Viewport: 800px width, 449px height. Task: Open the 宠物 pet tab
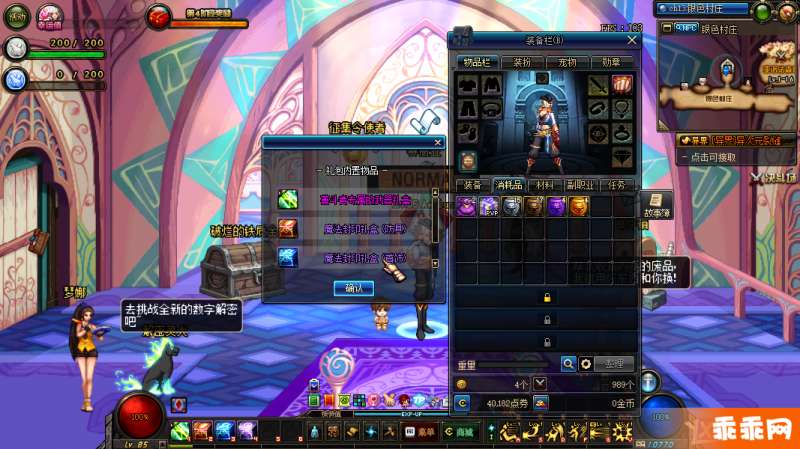[566, 62]
